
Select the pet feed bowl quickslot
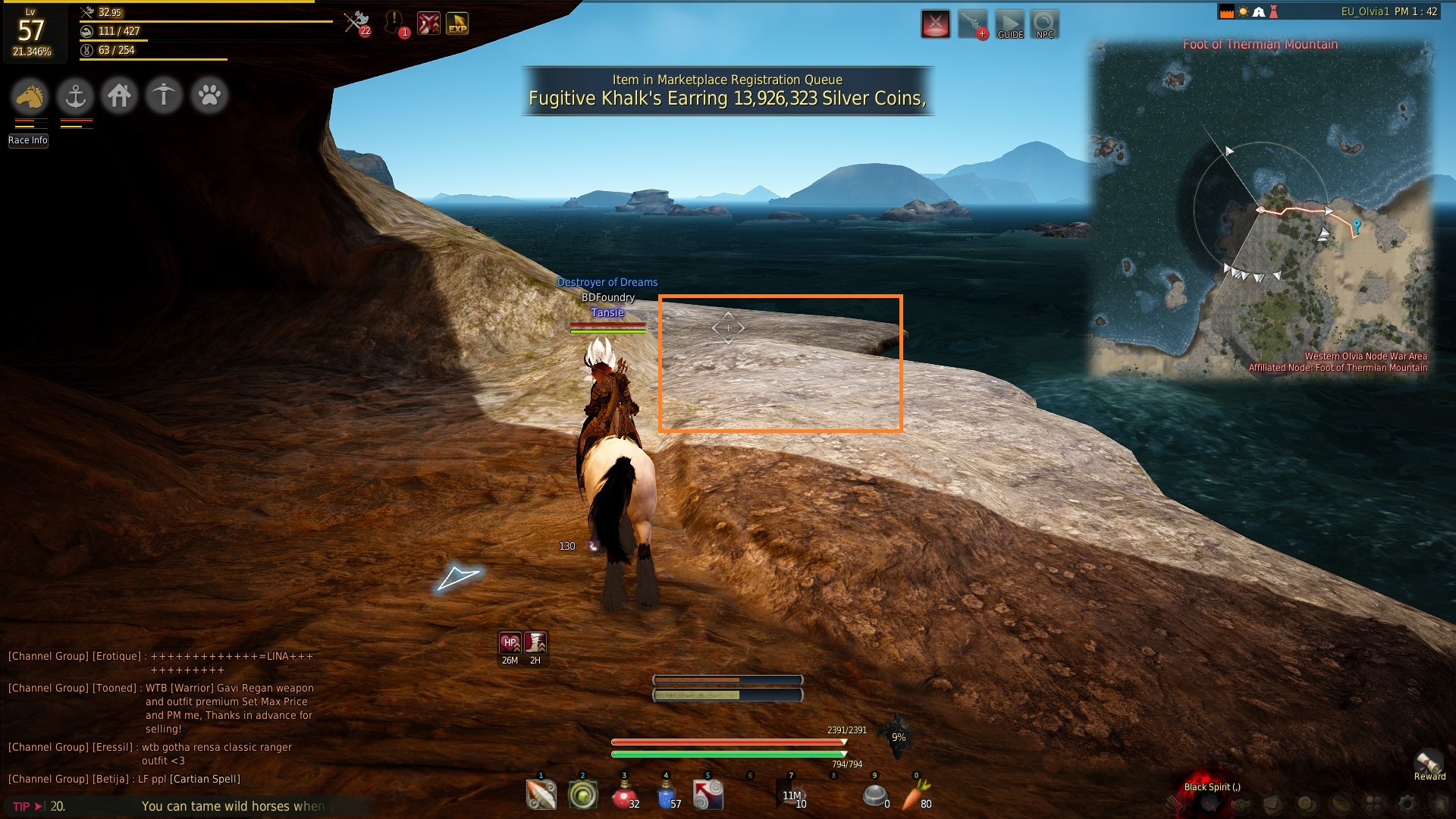[x=874, y=795]
